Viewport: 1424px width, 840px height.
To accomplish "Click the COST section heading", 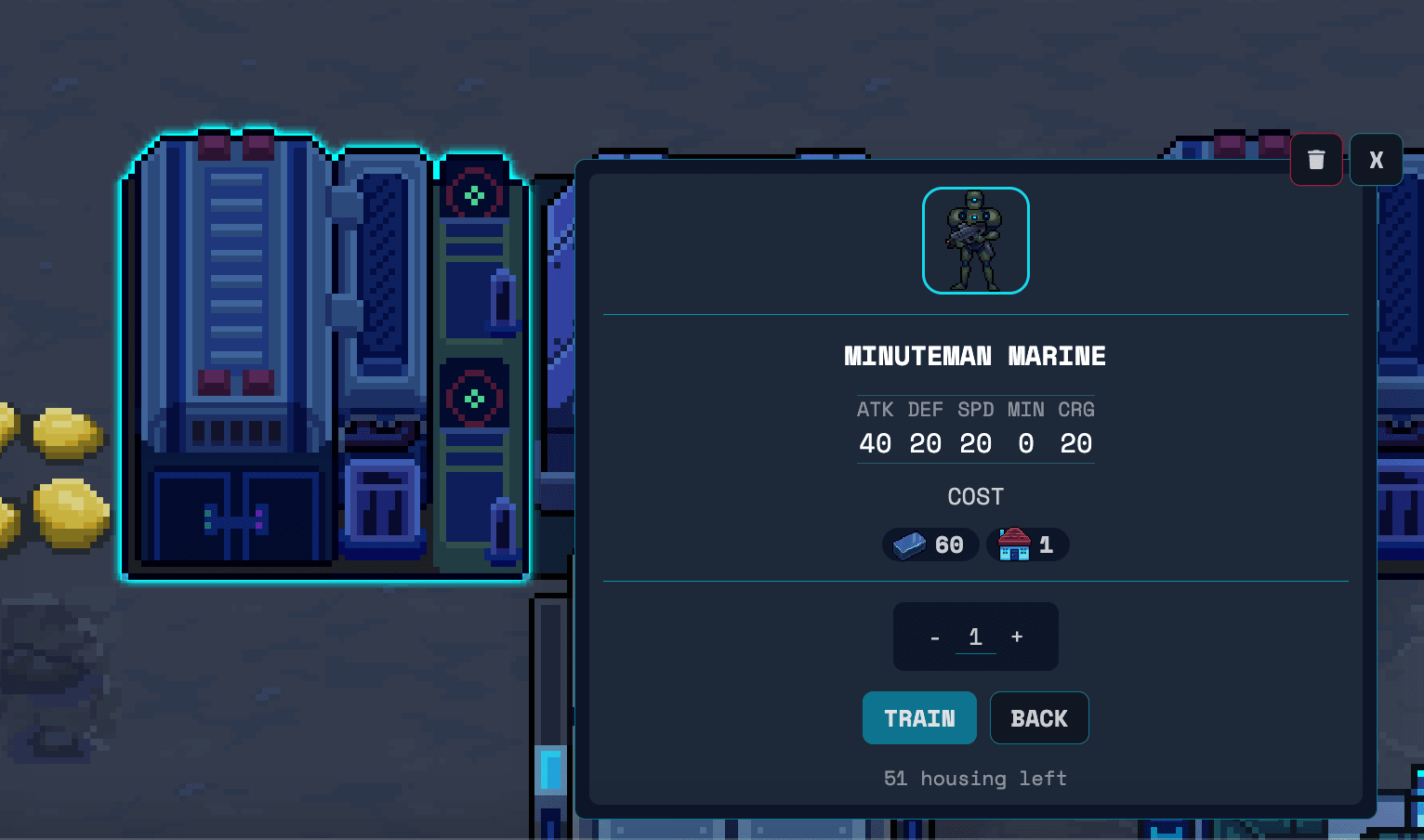I will [x=975, y=496].
